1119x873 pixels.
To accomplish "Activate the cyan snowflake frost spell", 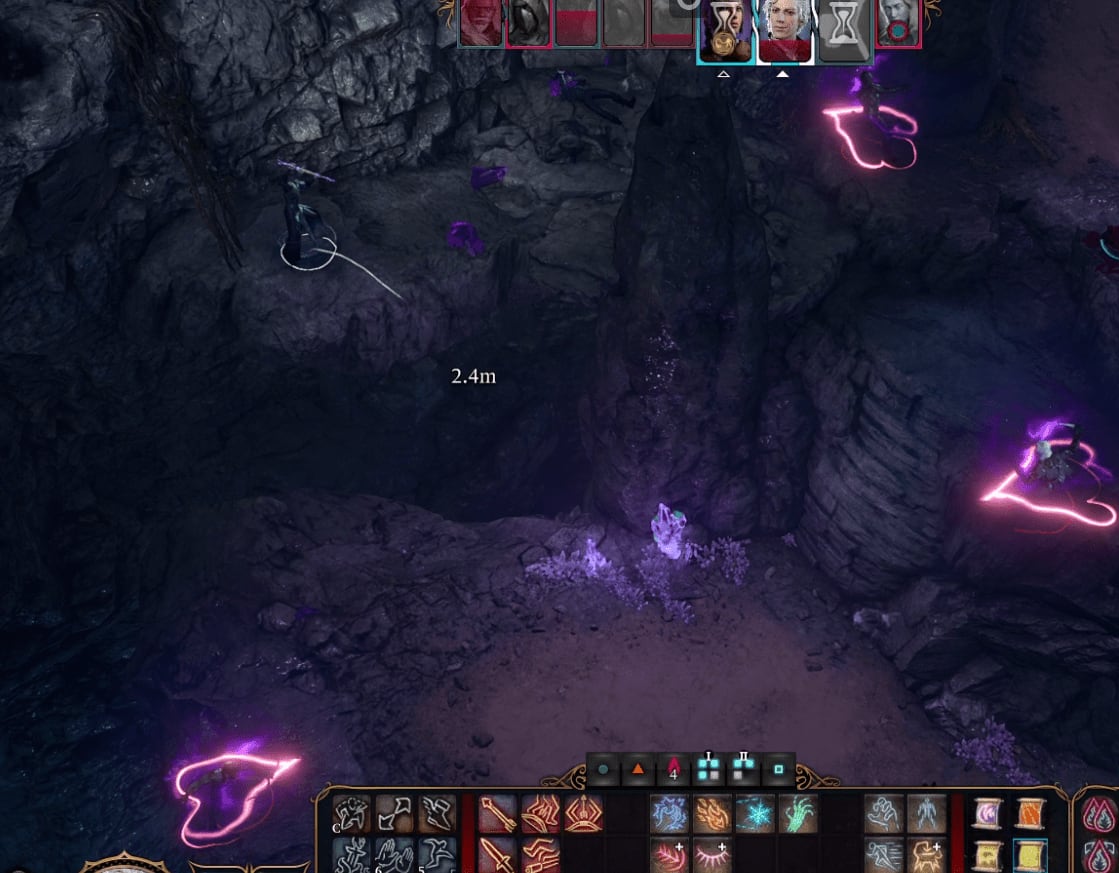I will click(755, 815).
